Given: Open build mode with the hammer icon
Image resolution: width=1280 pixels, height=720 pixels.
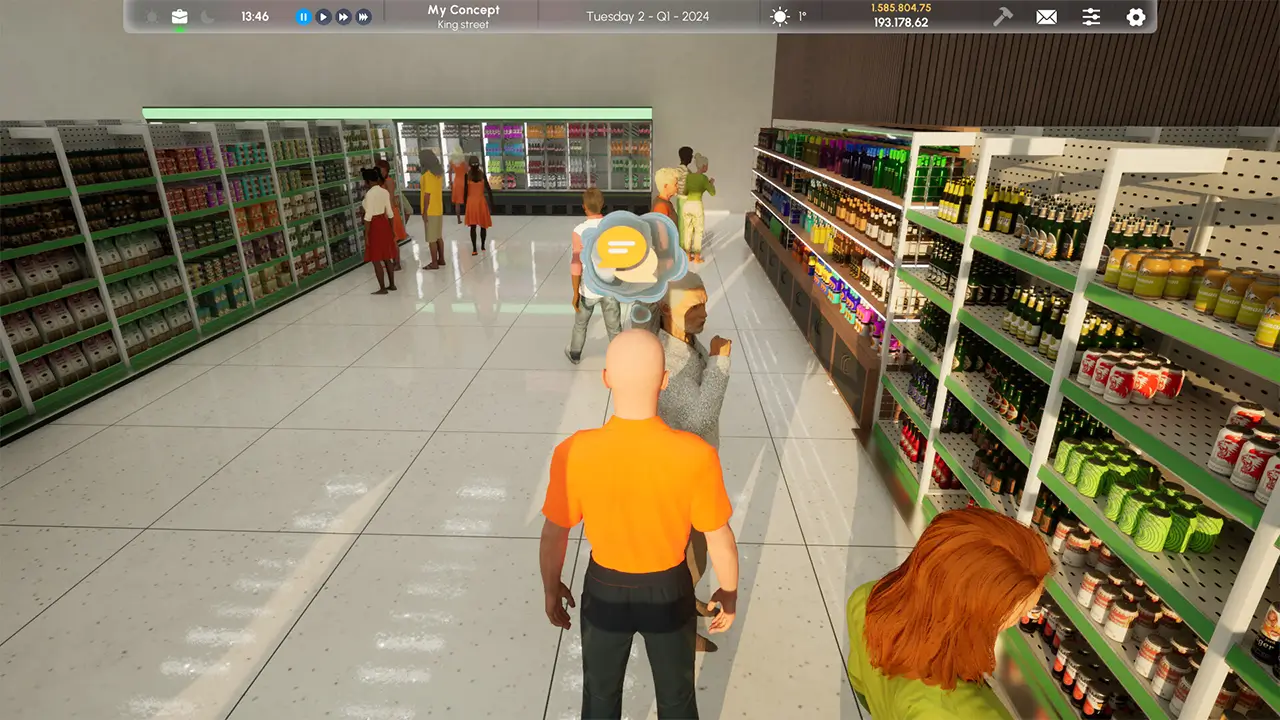Looking at the screenshot, I should click(1003, 16).
